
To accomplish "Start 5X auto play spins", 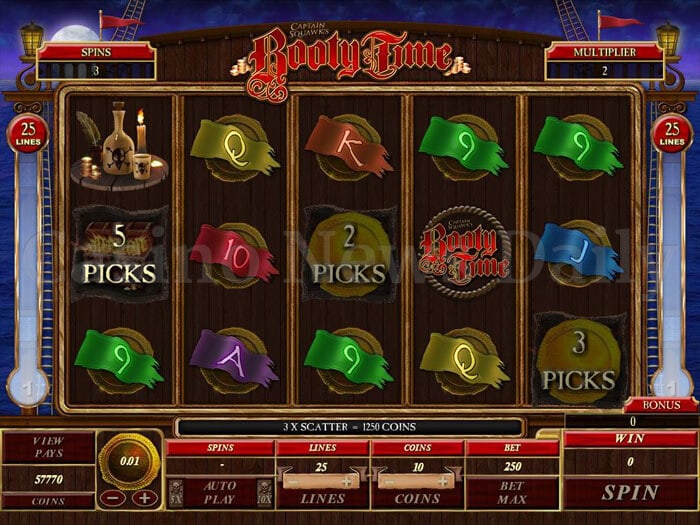I will pyautogui.click(x=176, y=492).
